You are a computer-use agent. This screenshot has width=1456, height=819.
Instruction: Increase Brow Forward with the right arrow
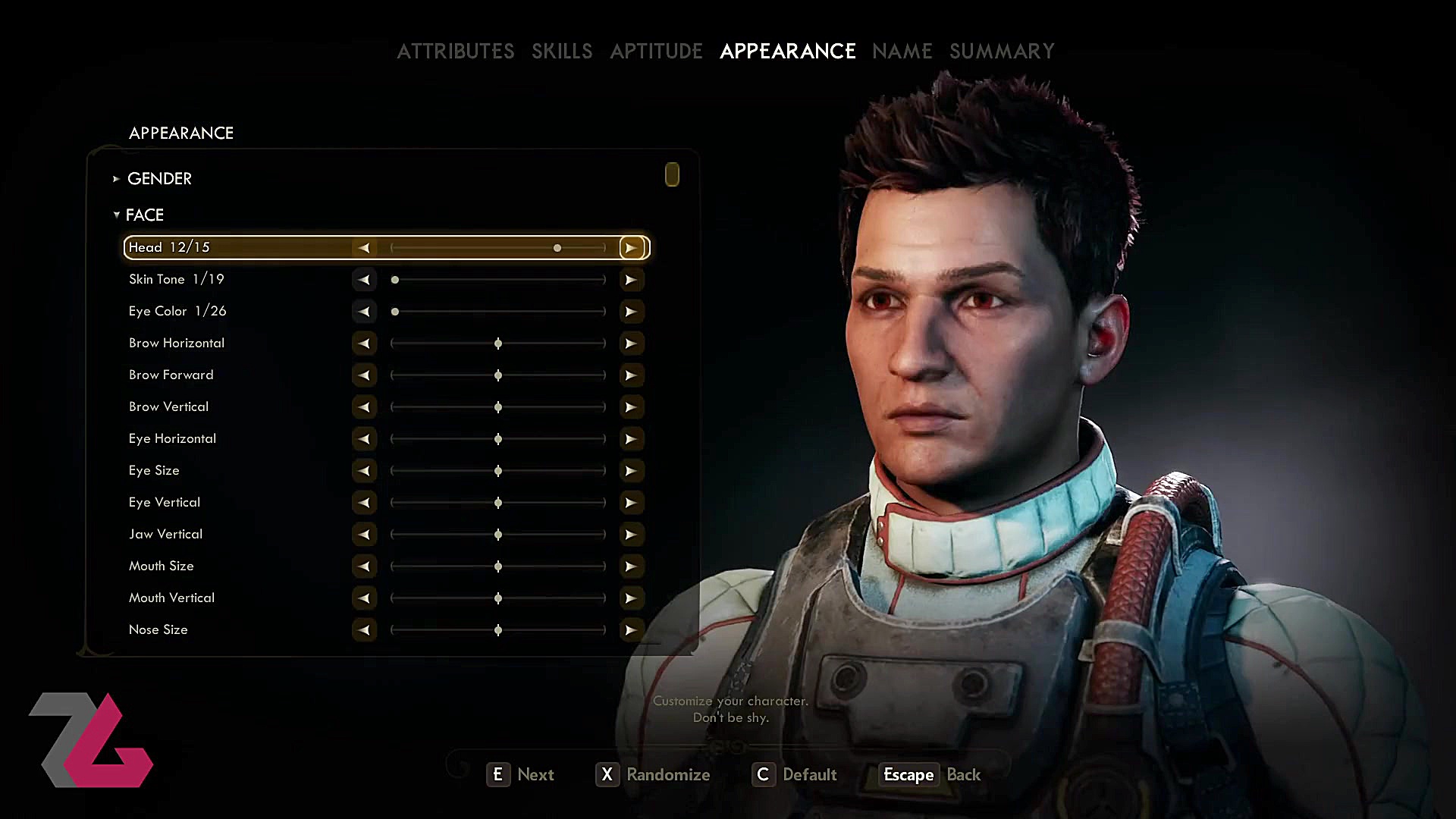632,375
